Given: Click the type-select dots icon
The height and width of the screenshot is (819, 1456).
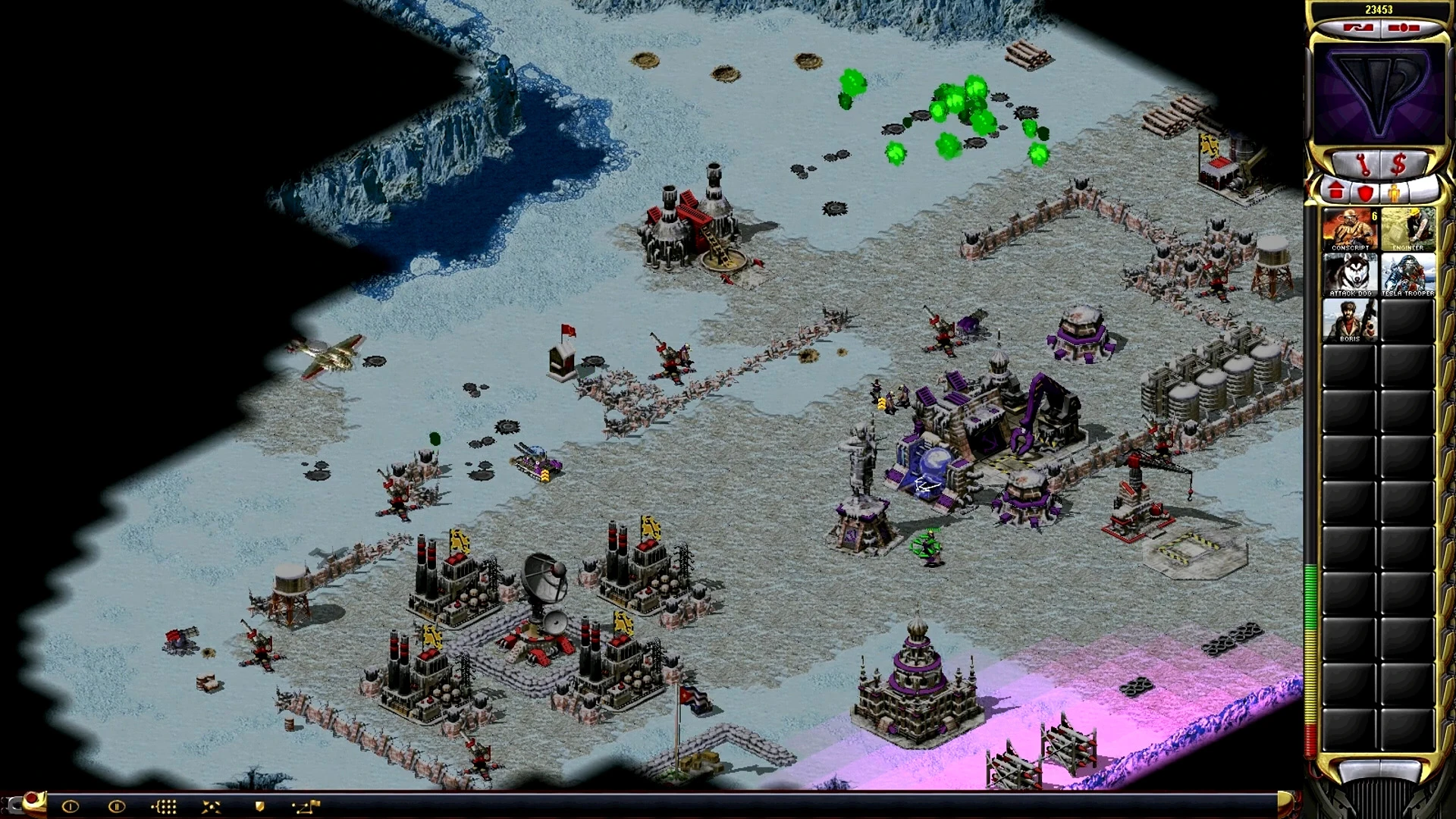Looking at the screenshot, I should pos(164,806).
